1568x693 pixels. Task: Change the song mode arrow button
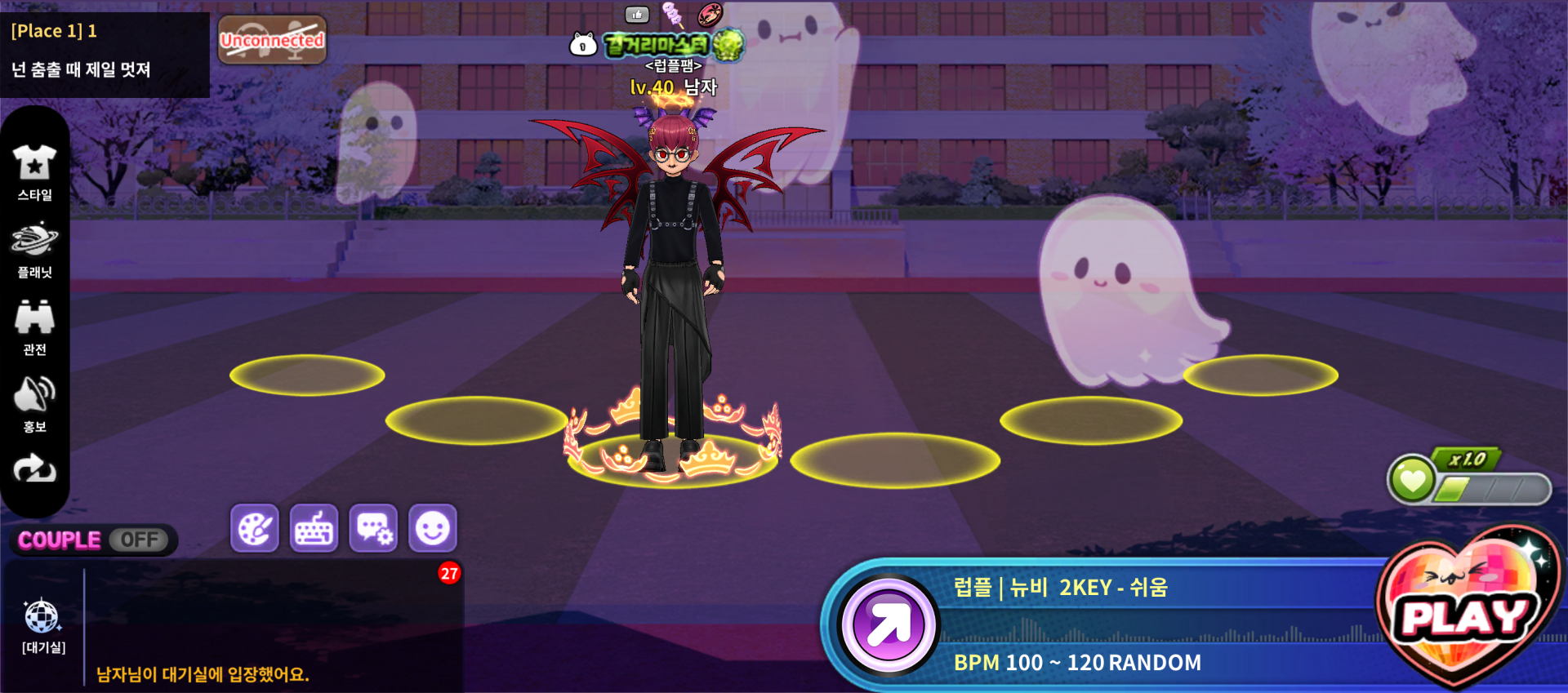(889, 625)
